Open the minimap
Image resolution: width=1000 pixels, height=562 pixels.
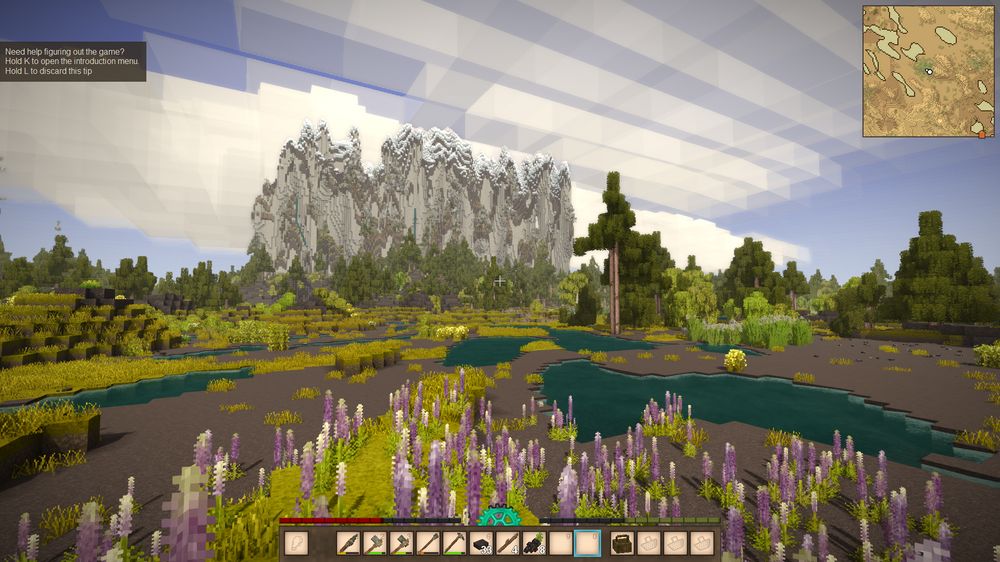pos(926,70)
